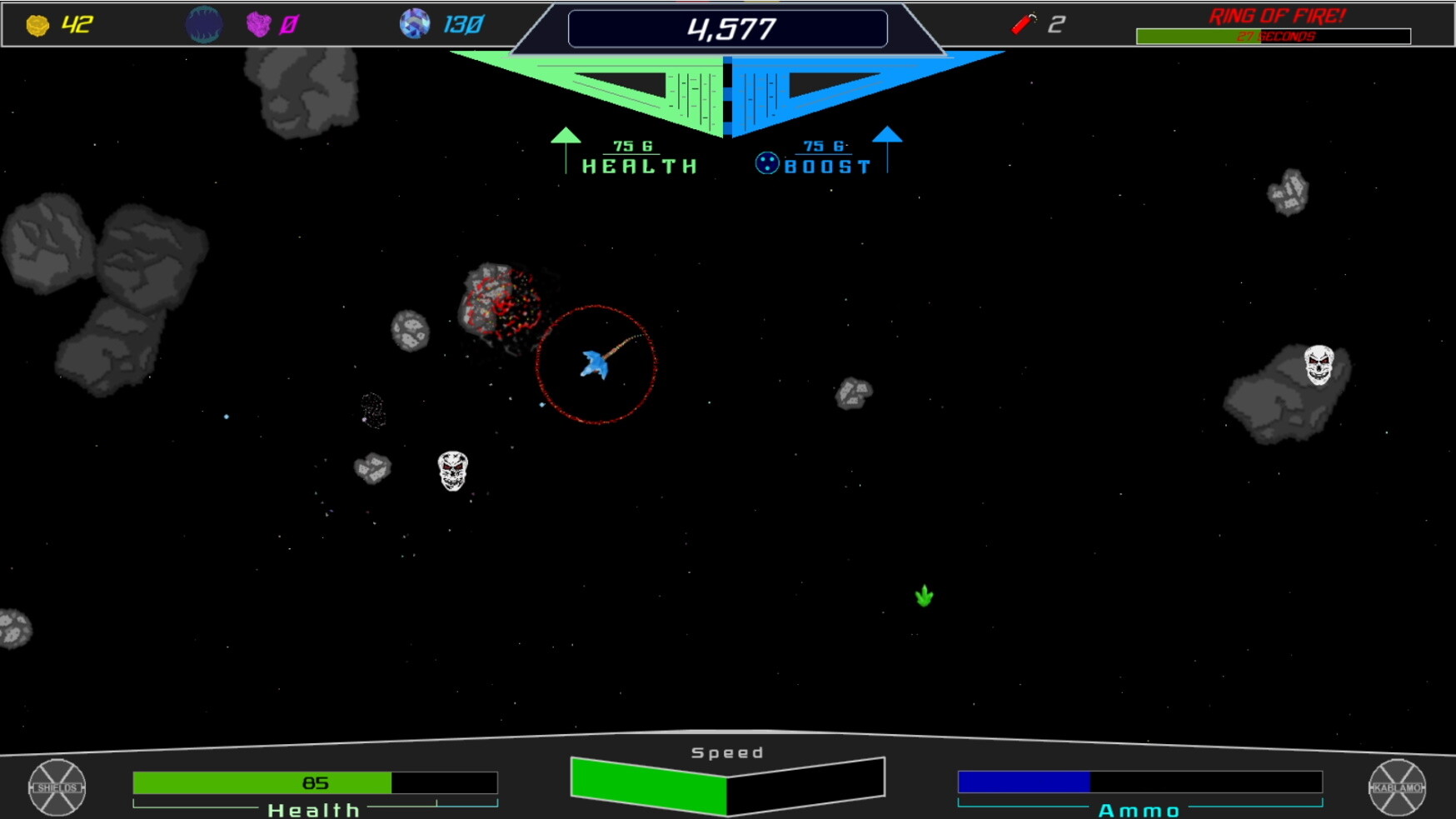
Task: Select the dark orb resource icon
Action: pyautogui.click(x=204, y=22)
